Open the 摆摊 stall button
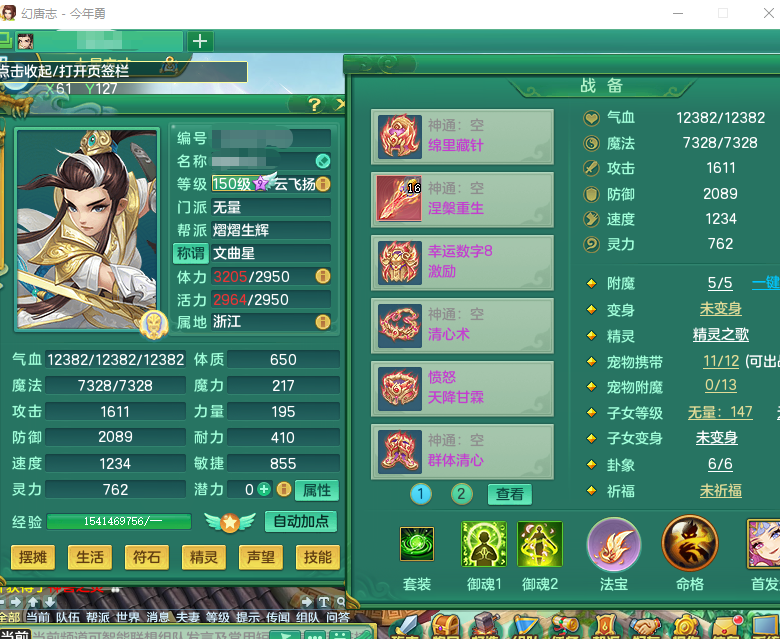 [32, 558]
